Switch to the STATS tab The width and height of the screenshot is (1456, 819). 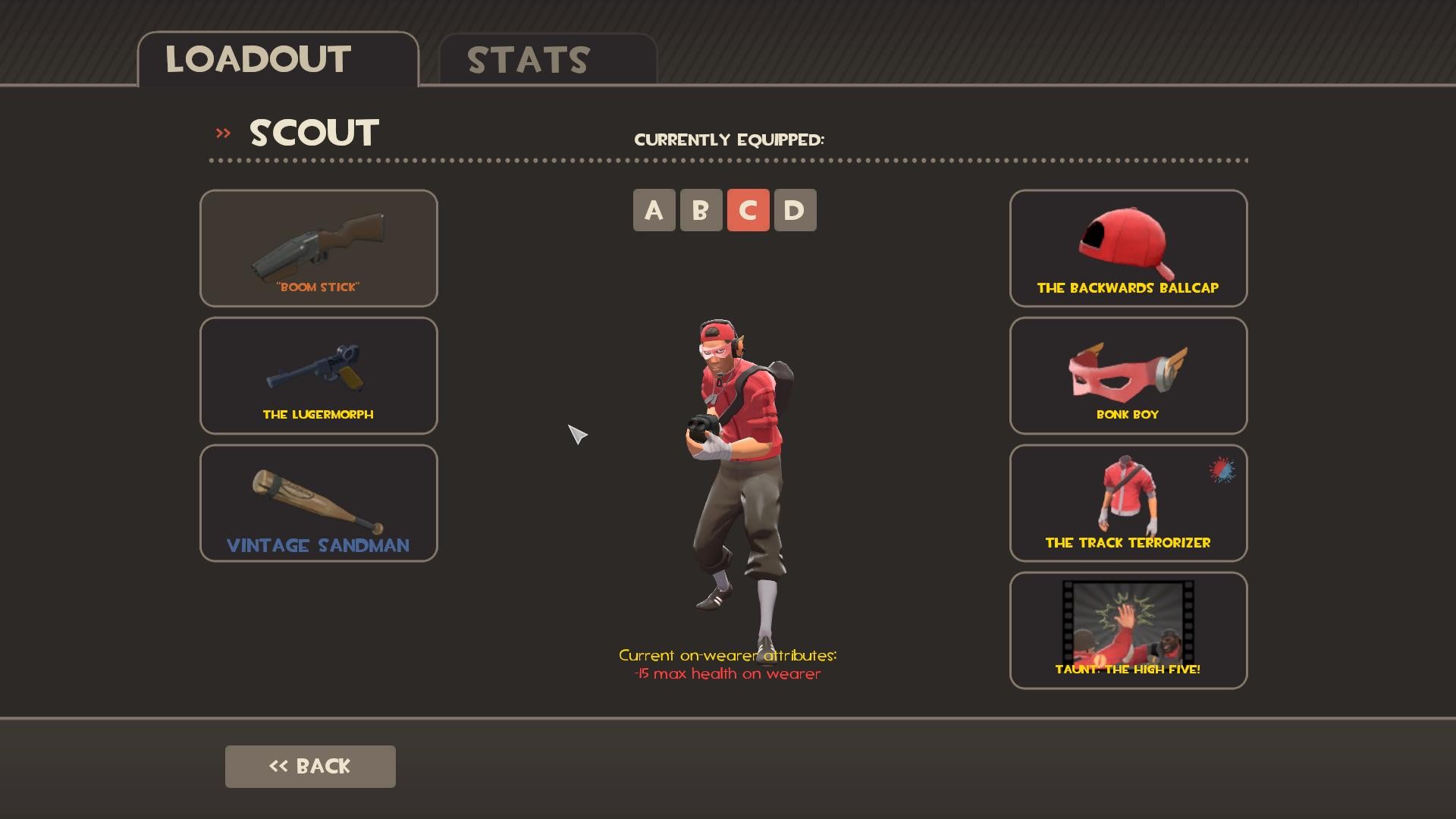point(526,61)
